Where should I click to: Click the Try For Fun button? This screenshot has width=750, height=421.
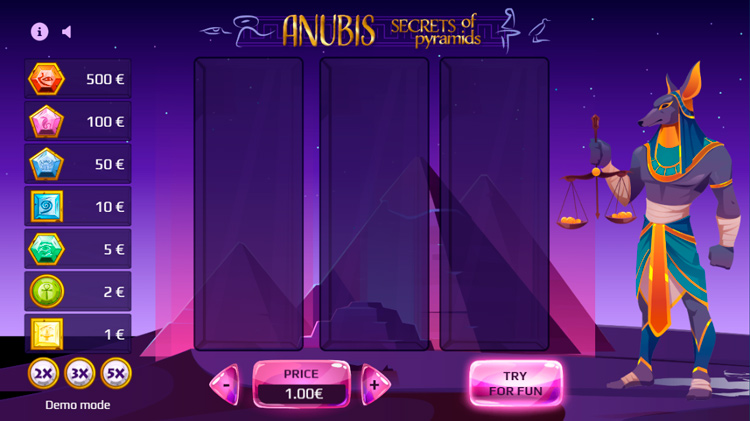click(515, 383)
